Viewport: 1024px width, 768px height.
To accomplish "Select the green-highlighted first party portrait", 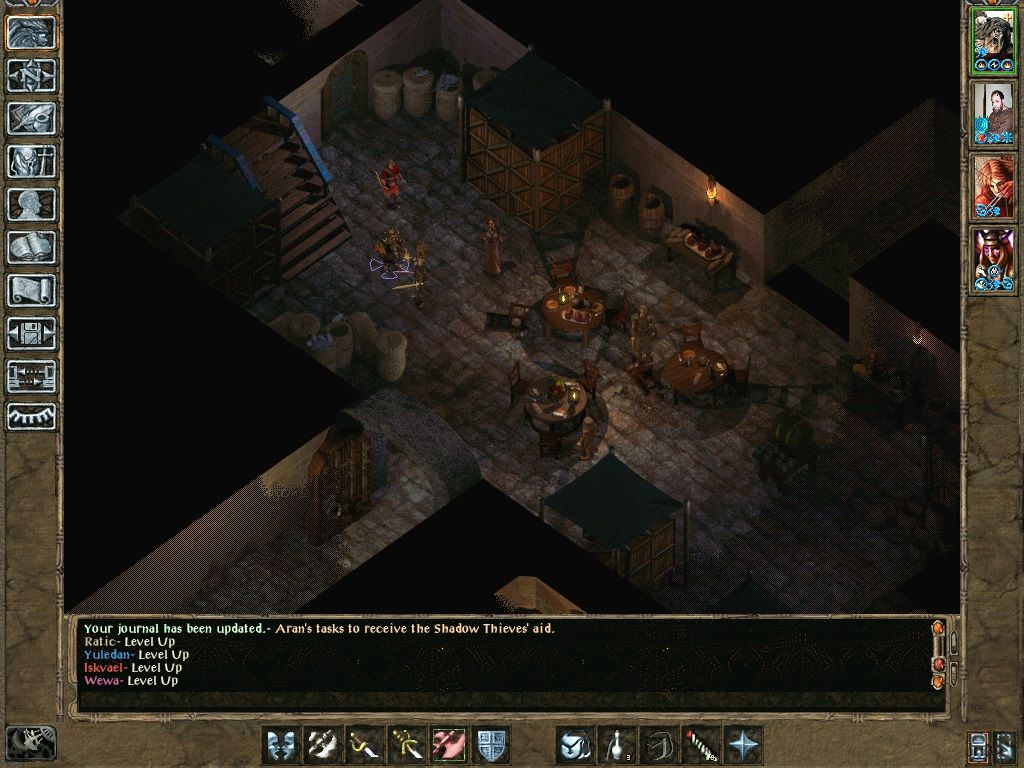I will (993, 40).
